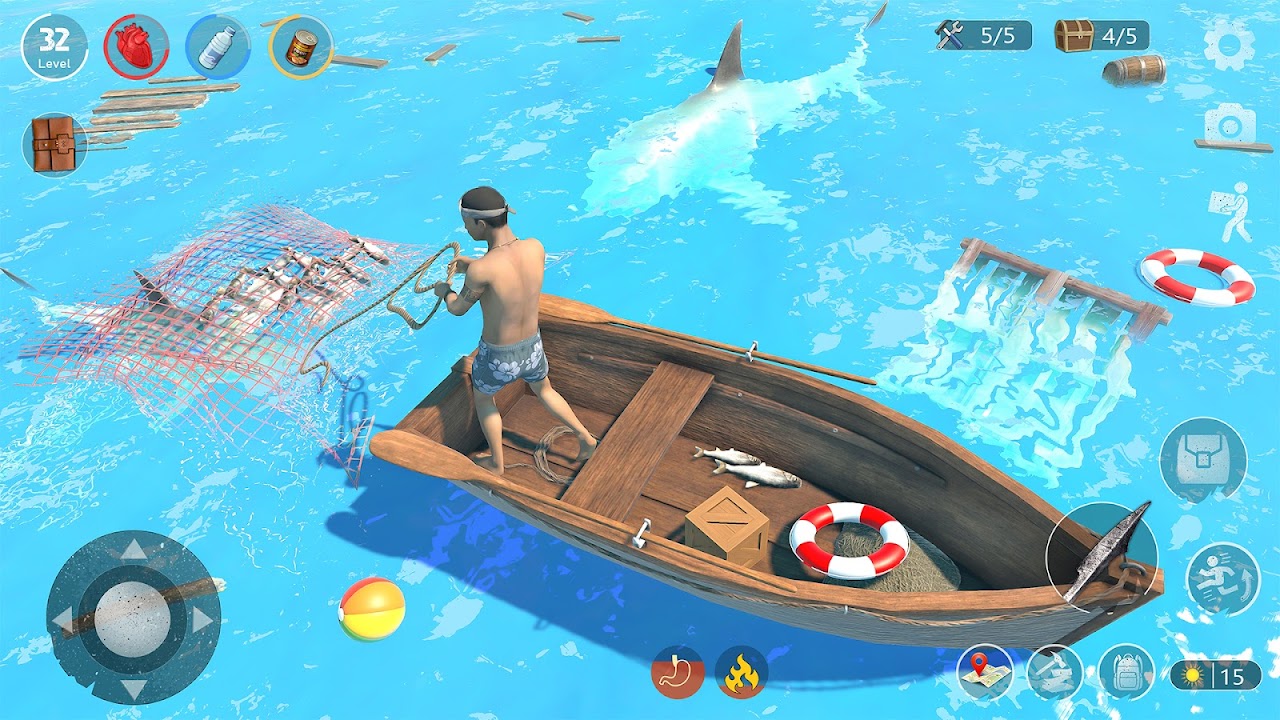The height and width of the screenshot is (720, 1280).
Task: Open the hammer crafting menu
Action: click(x=1055, y=672)
